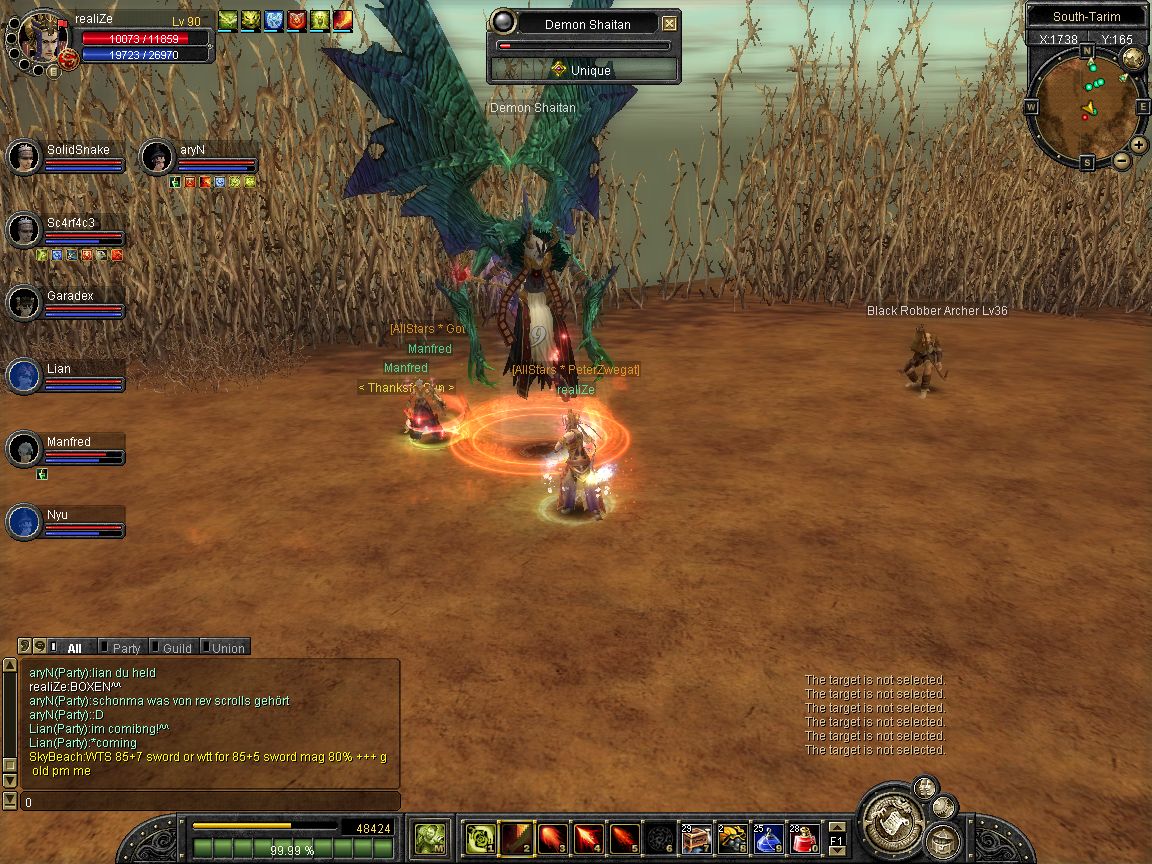Use the red potion in hotbar slot 0
Screen dimensions: 1152x864
click(805, 838)
